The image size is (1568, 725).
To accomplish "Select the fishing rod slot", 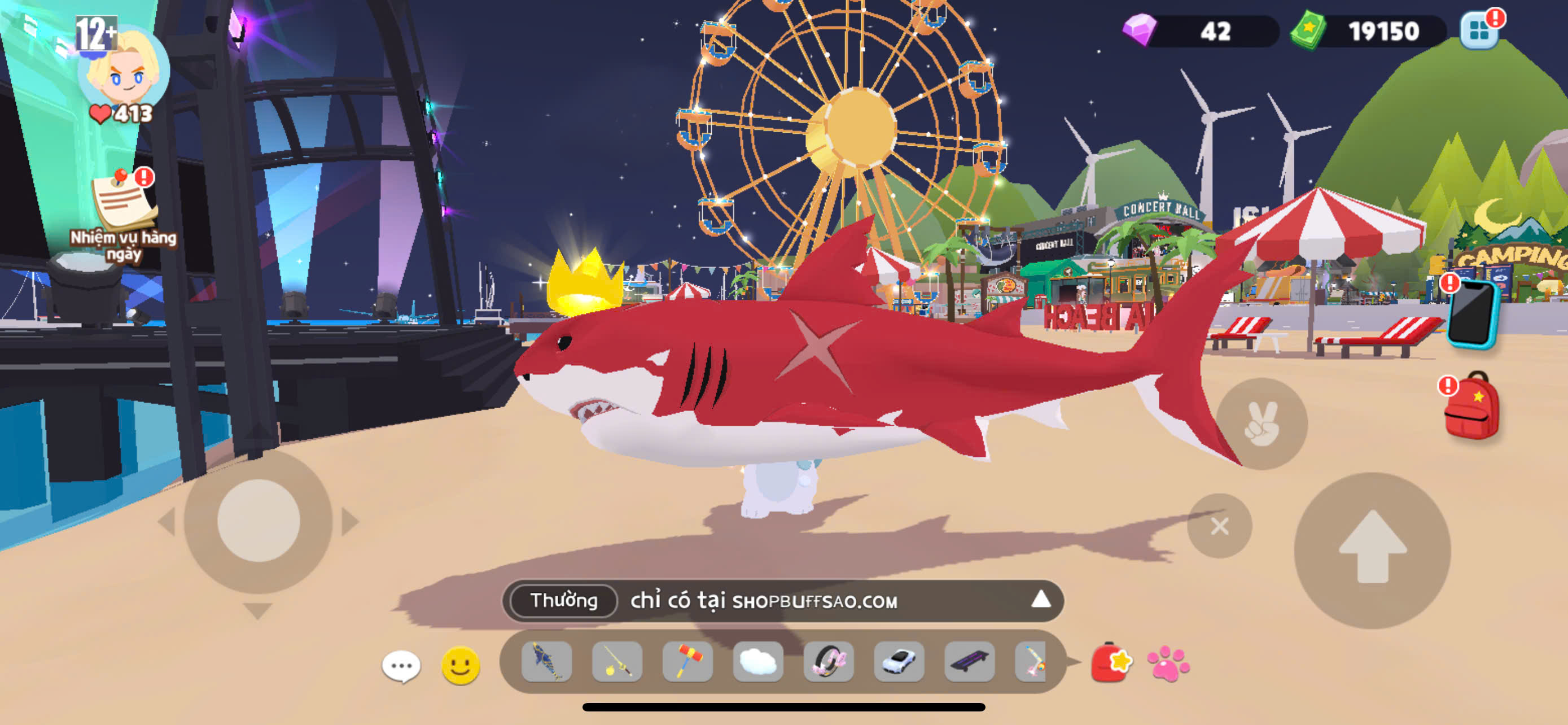I will (x=616, y=662).
